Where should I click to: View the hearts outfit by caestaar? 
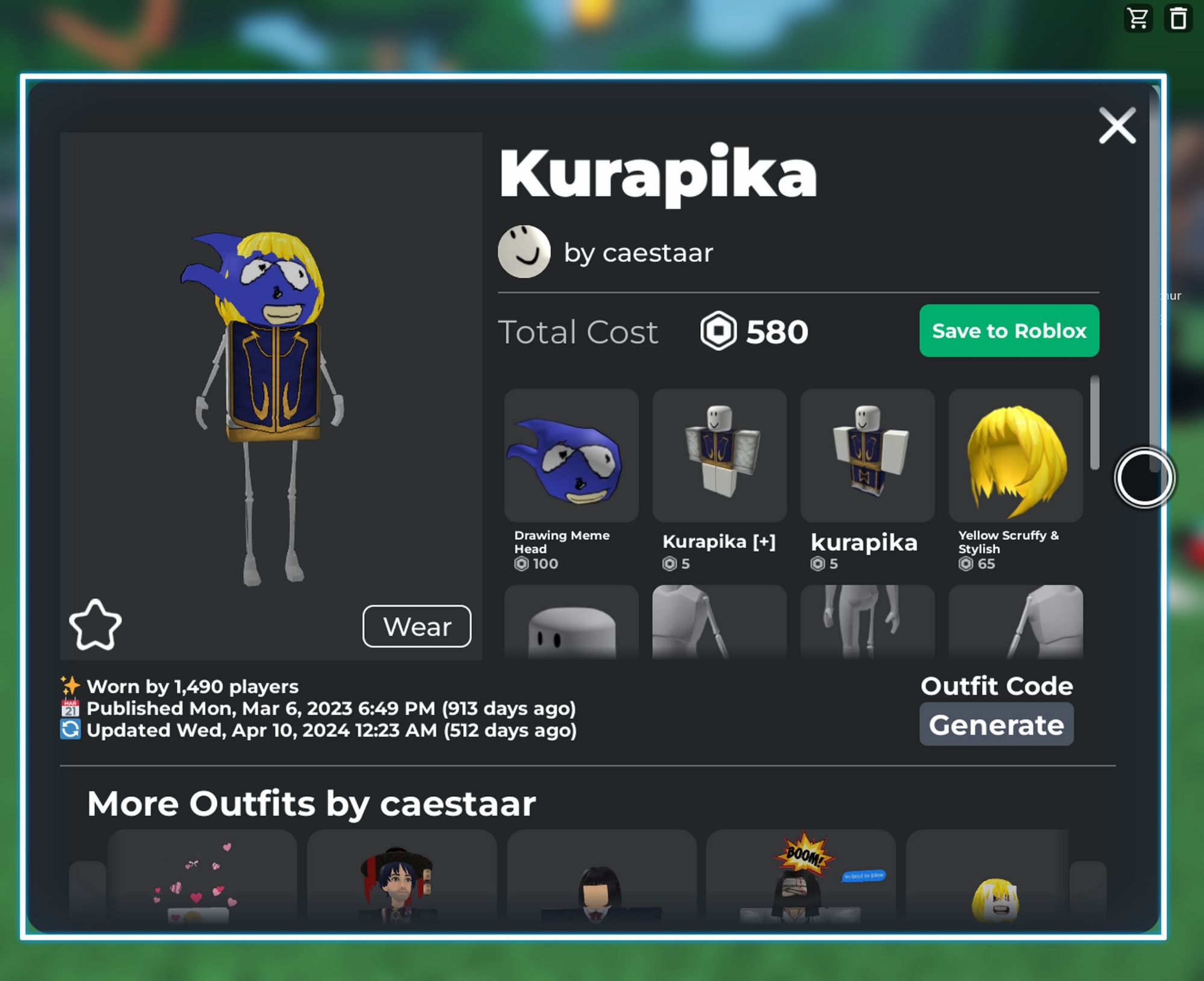coord(202,879)
